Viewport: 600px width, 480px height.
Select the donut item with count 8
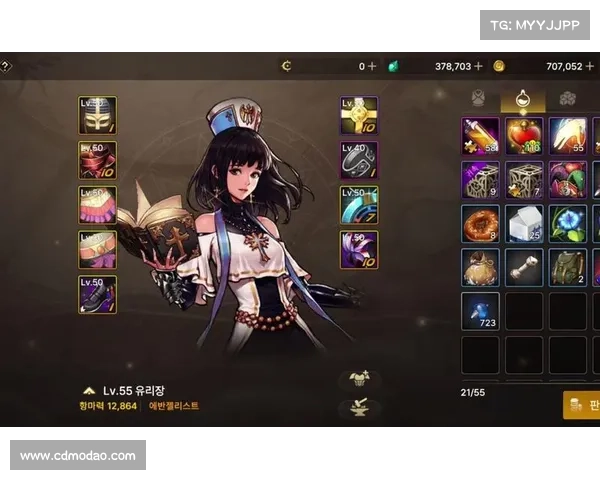click(x=480, y=224)
